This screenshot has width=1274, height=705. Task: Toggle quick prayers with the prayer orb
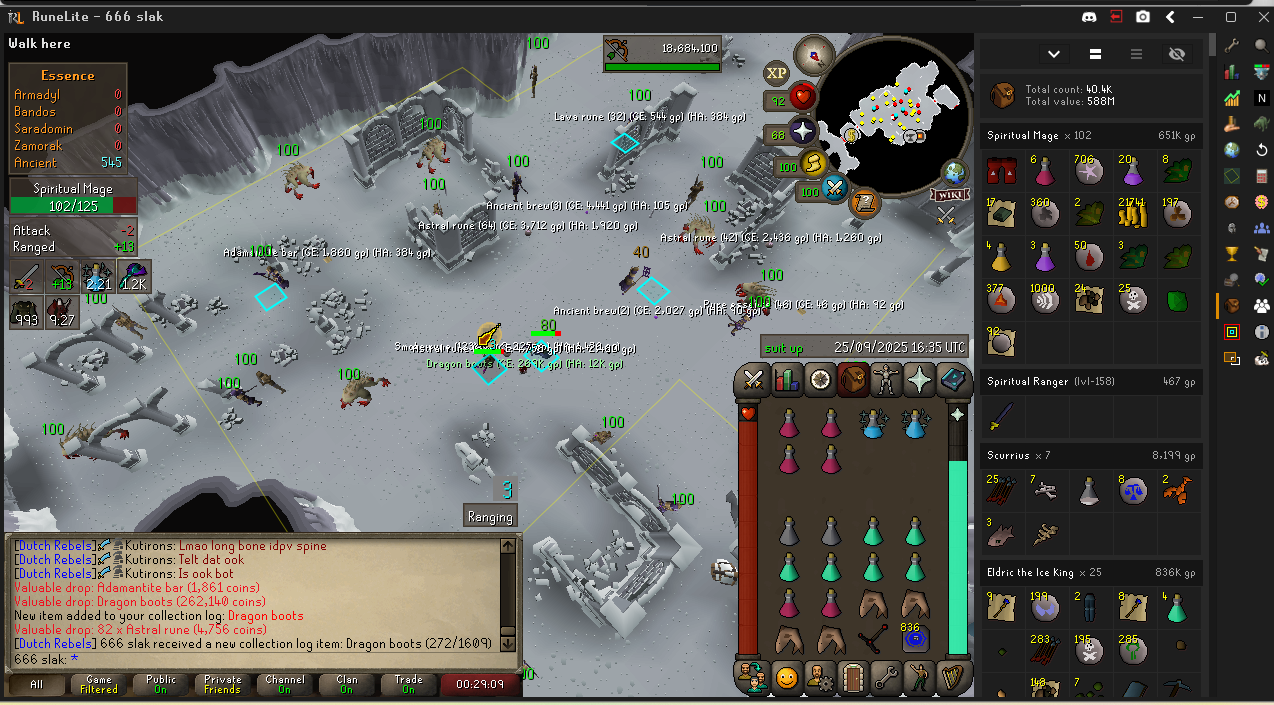click(803, 131)
